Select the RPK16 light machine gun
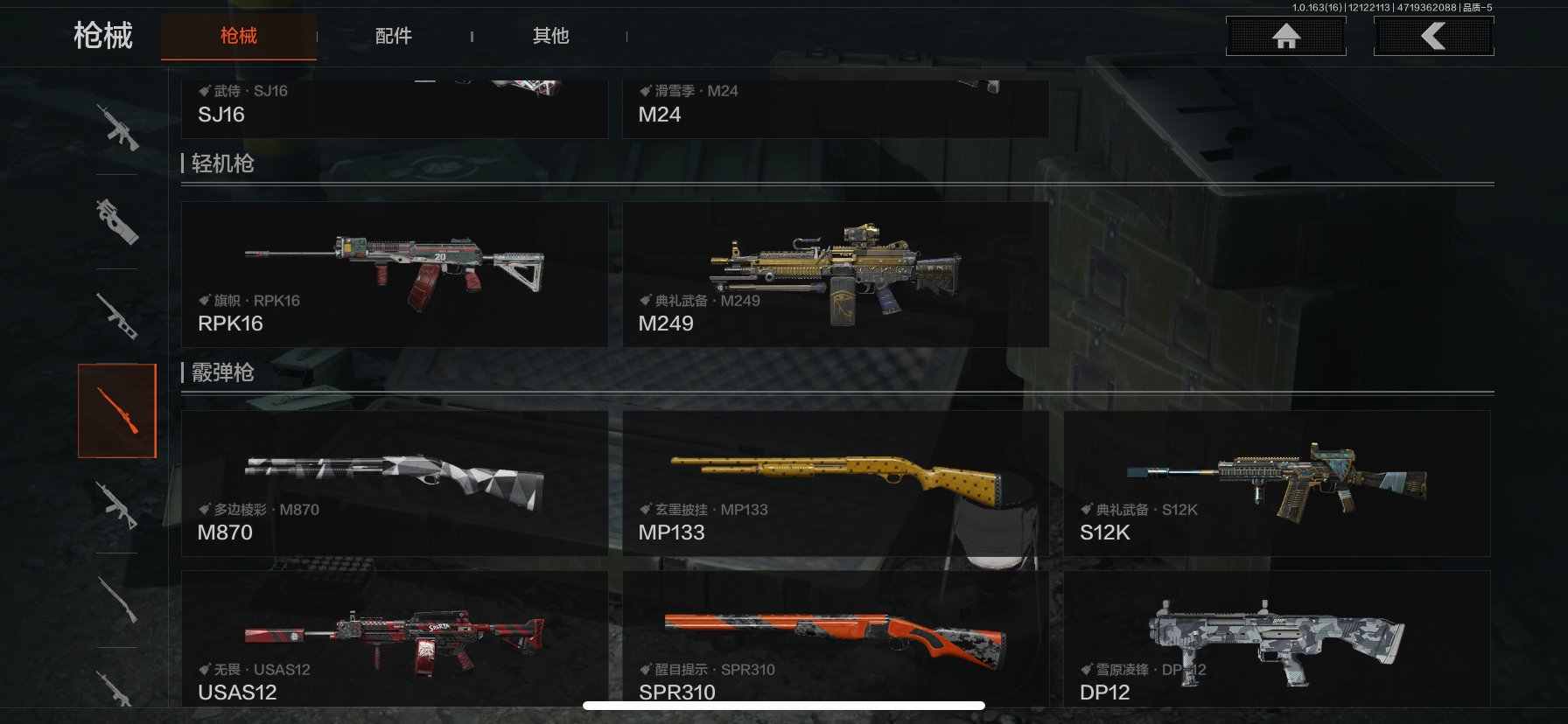 [394, 274]
